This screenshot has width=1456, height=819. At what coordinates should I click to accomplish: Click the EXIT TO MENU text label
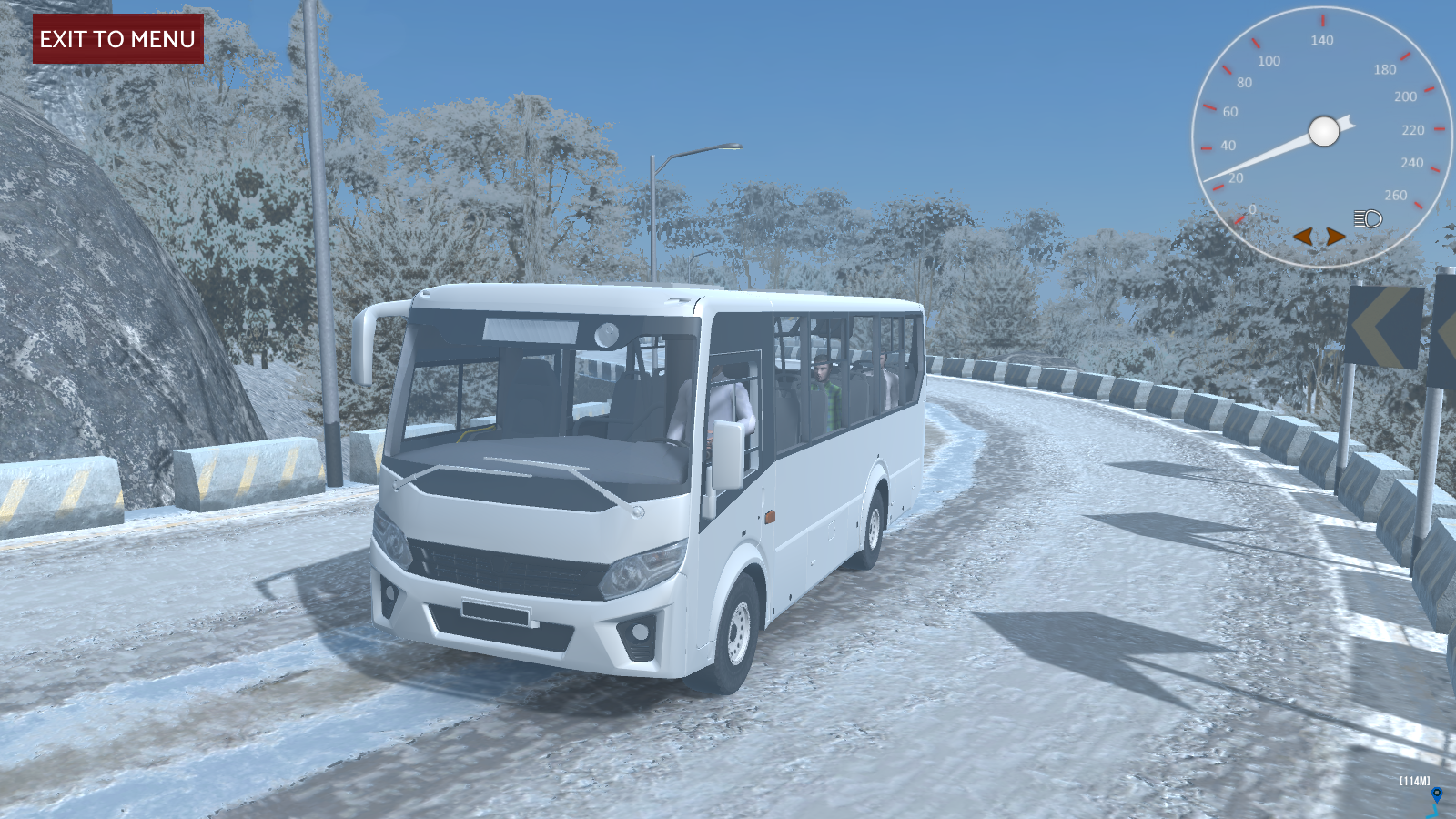[x=116, y=40]
